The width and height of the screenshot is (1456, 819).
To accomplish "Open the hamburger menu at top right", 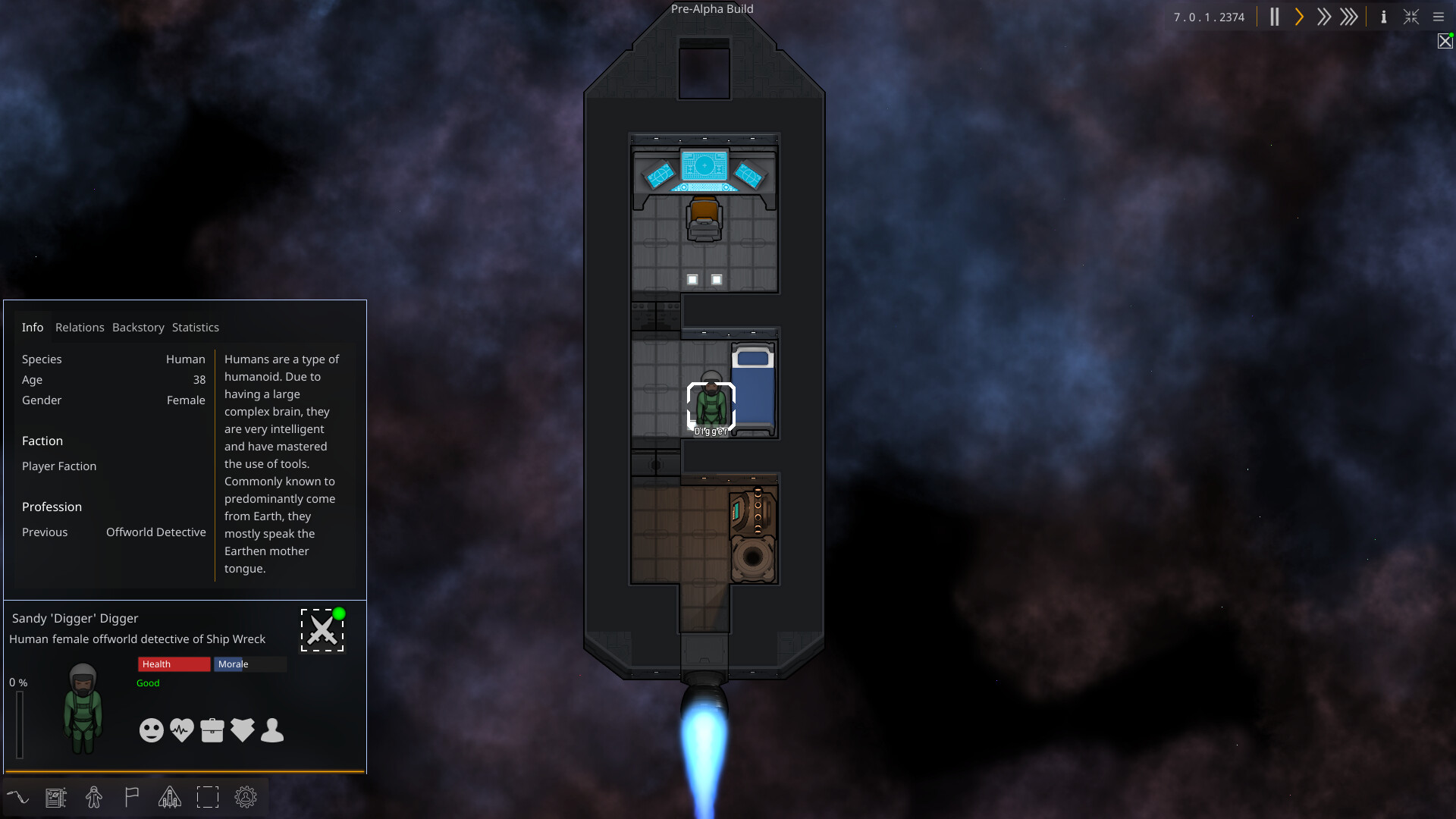I will click(1439, 17).
